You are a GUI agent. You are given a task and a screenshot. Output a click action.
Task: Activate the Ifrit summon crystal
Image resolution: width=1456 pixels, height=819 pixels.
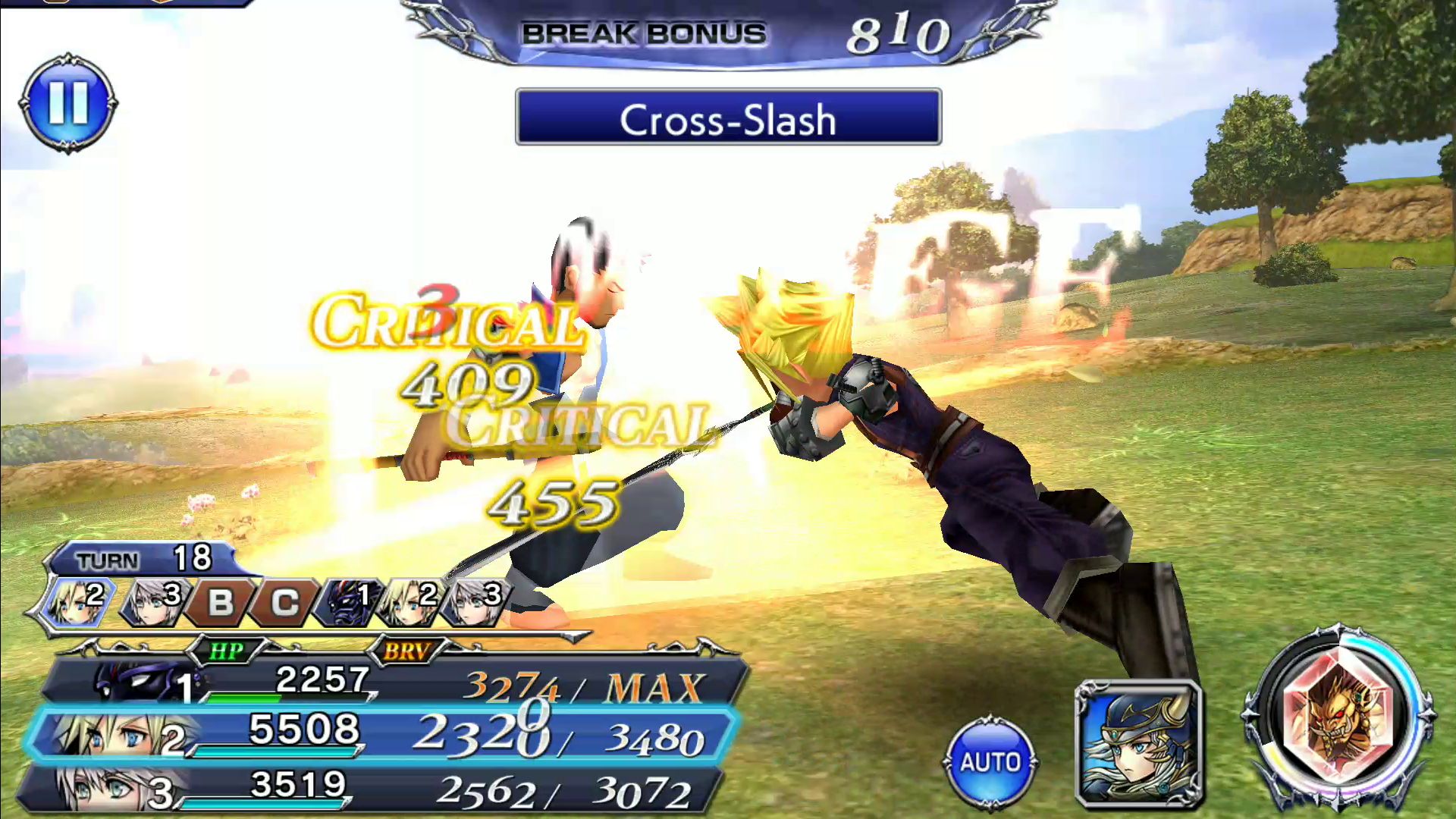[1338, 717]
